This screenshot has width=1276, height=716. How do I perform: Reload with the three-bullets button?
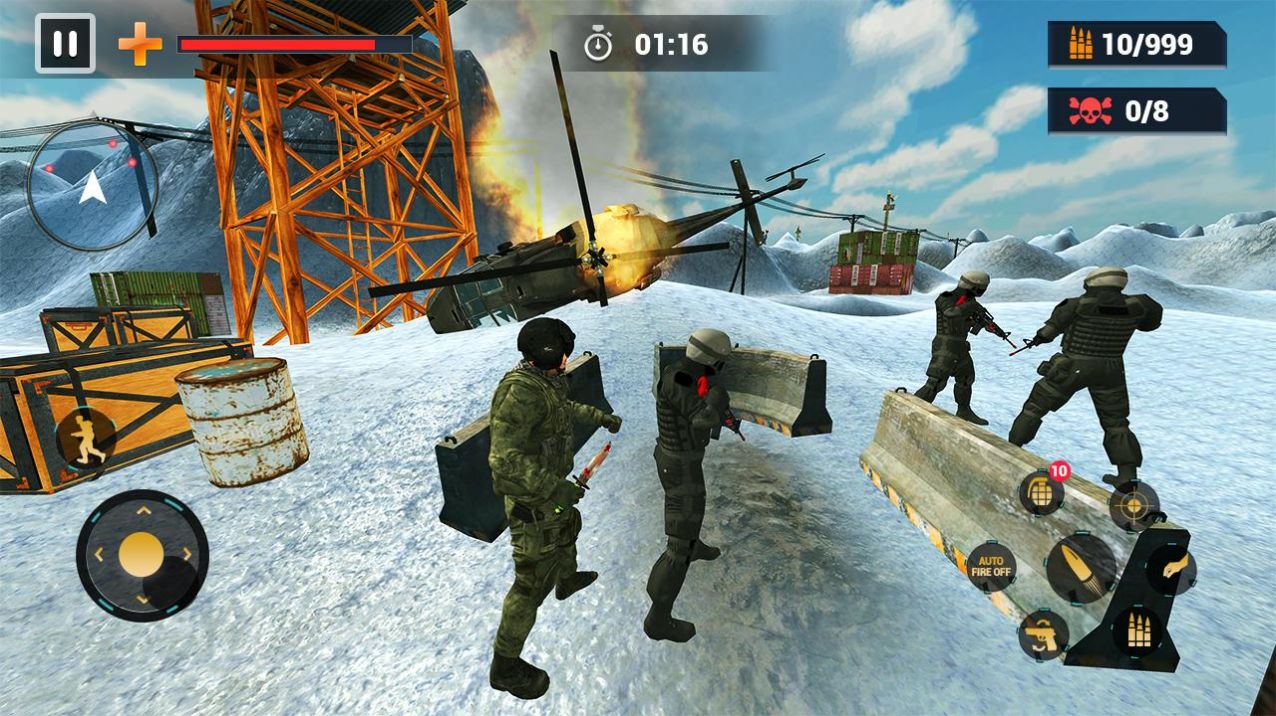[1138, 633]
